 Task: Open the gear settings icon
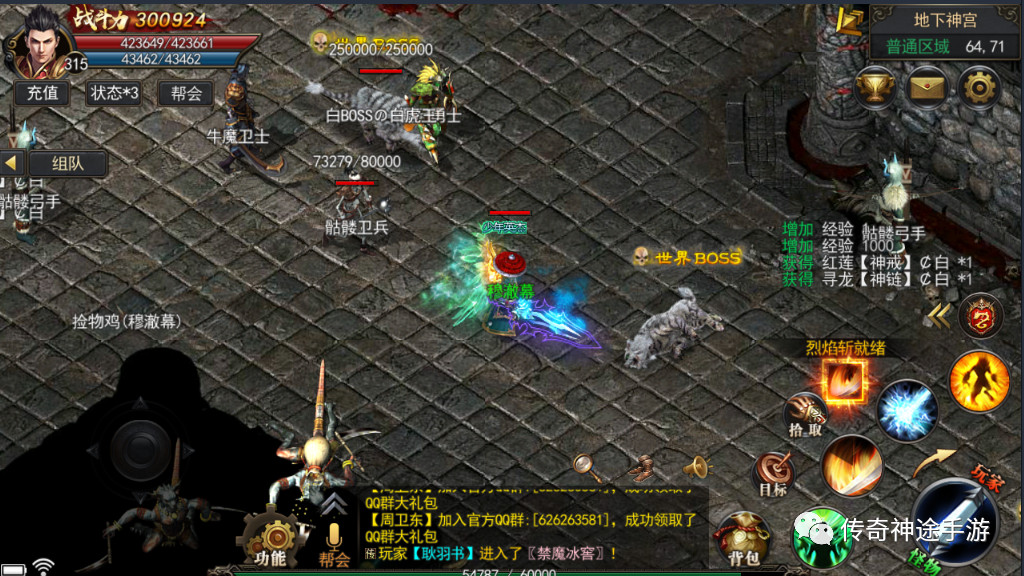(978, 86)
